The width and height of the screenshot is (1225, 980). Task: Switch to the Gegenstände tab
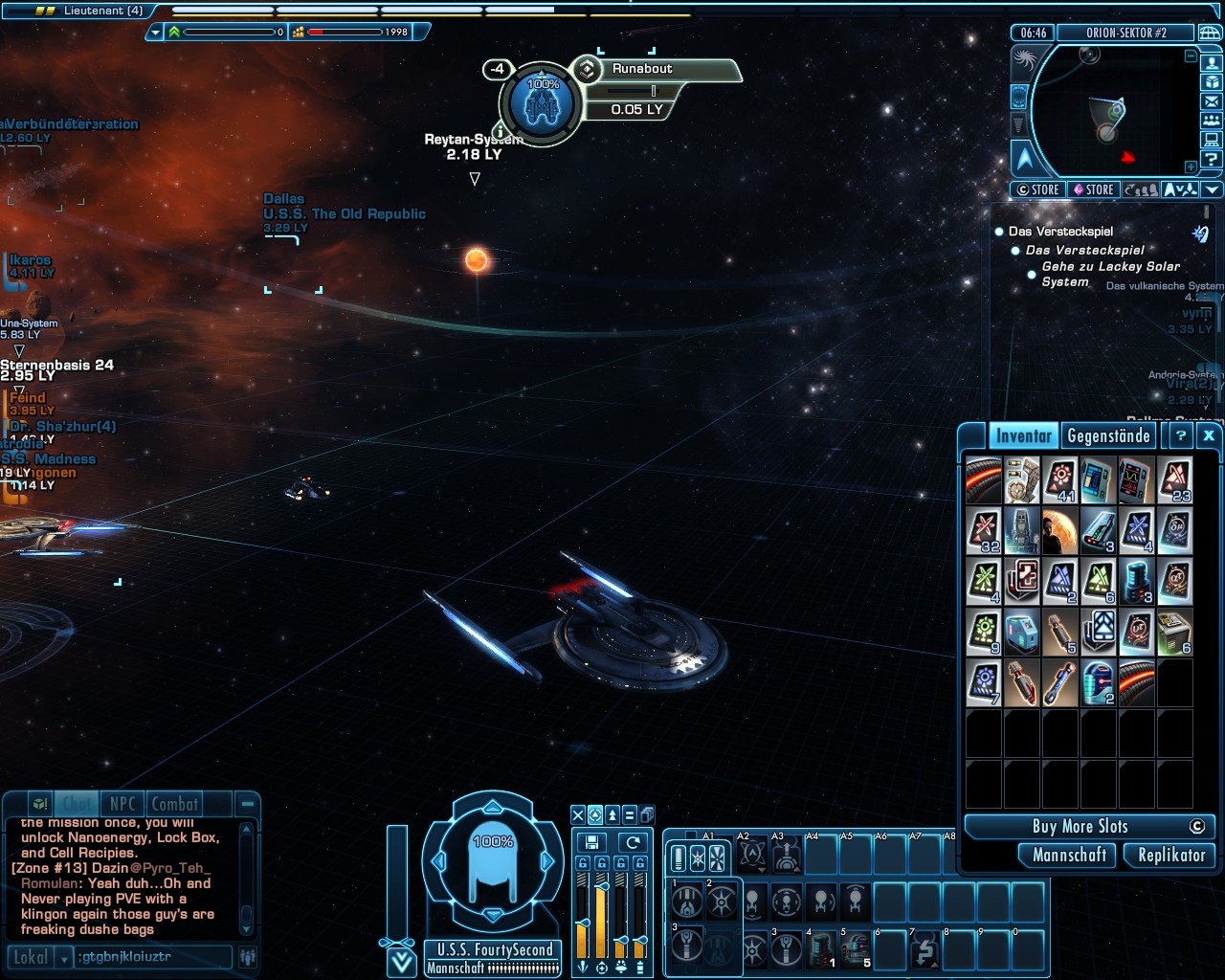pos(1108,436)
